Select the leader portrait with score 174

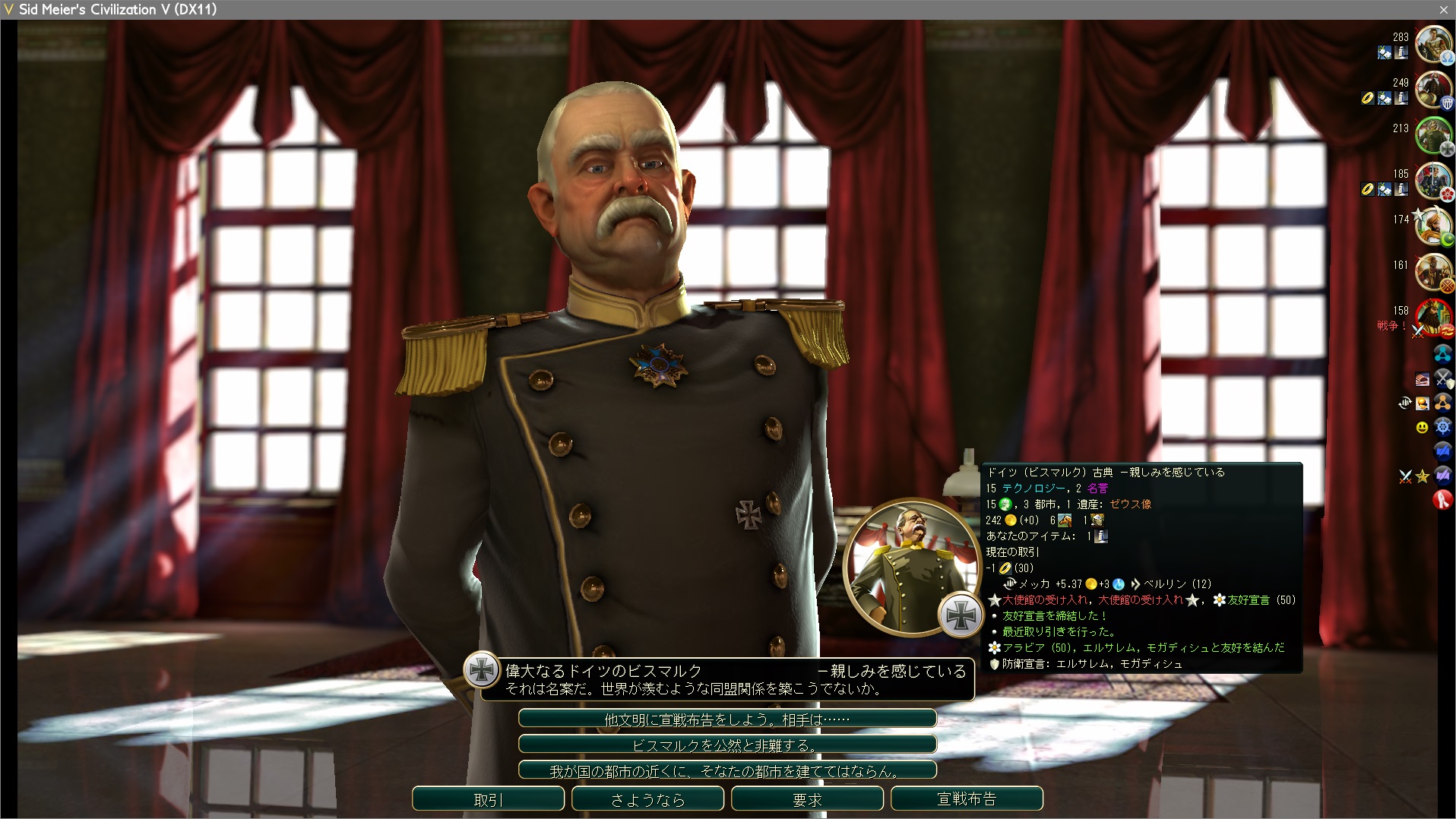click(1433, 226)
